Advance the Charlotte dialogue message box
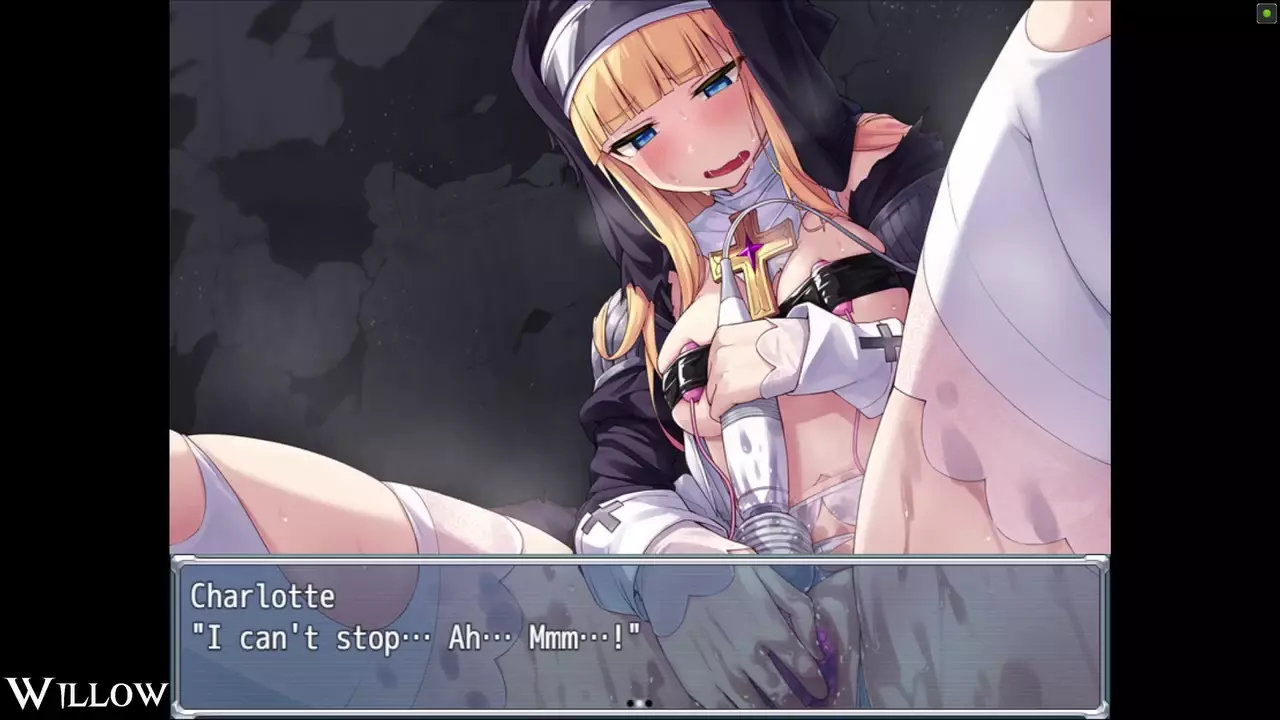1280x720 pixels. (x=640, y=636)
